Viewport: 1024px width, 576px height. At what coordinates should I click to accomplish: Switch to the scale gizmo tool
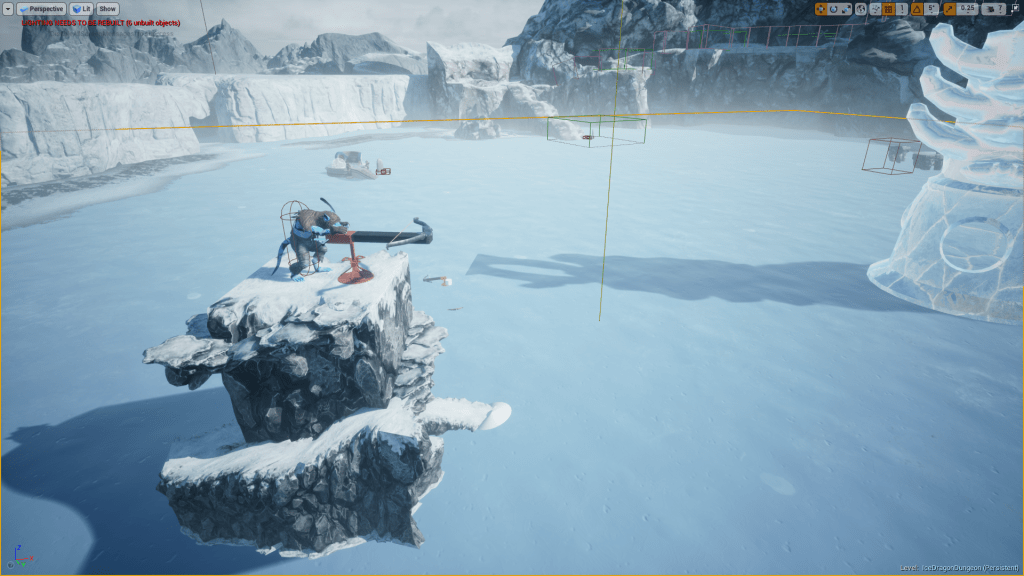pos(845,8)
